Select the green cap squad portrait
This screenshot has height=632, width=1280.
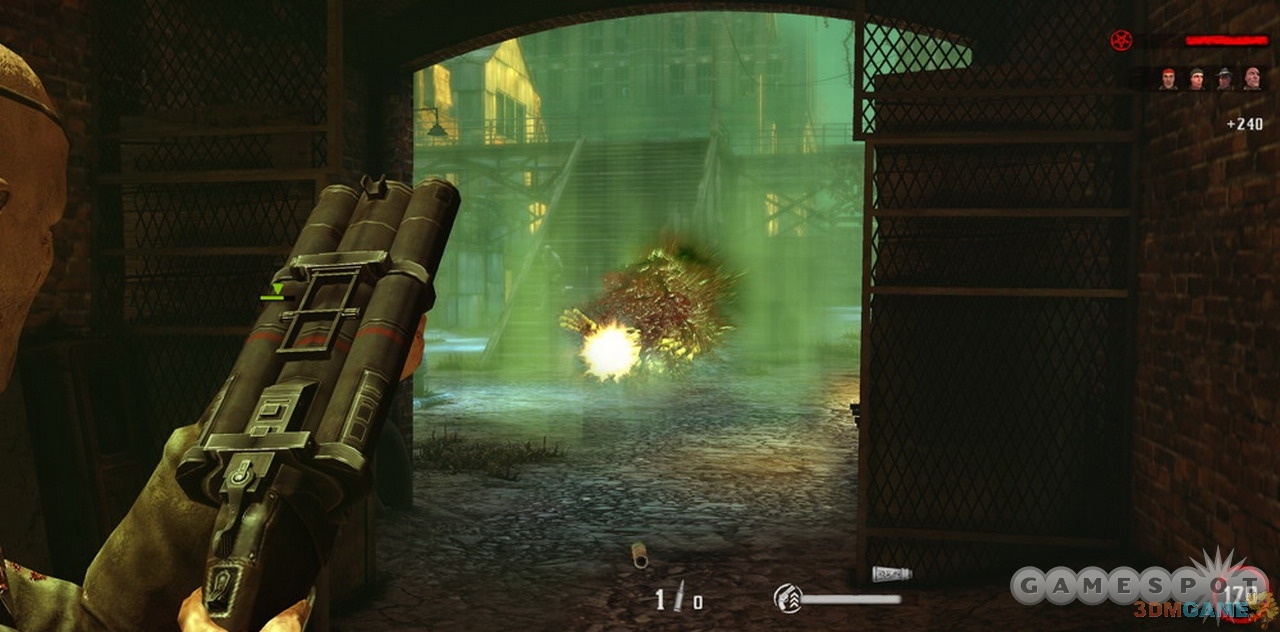[1196, 79]
